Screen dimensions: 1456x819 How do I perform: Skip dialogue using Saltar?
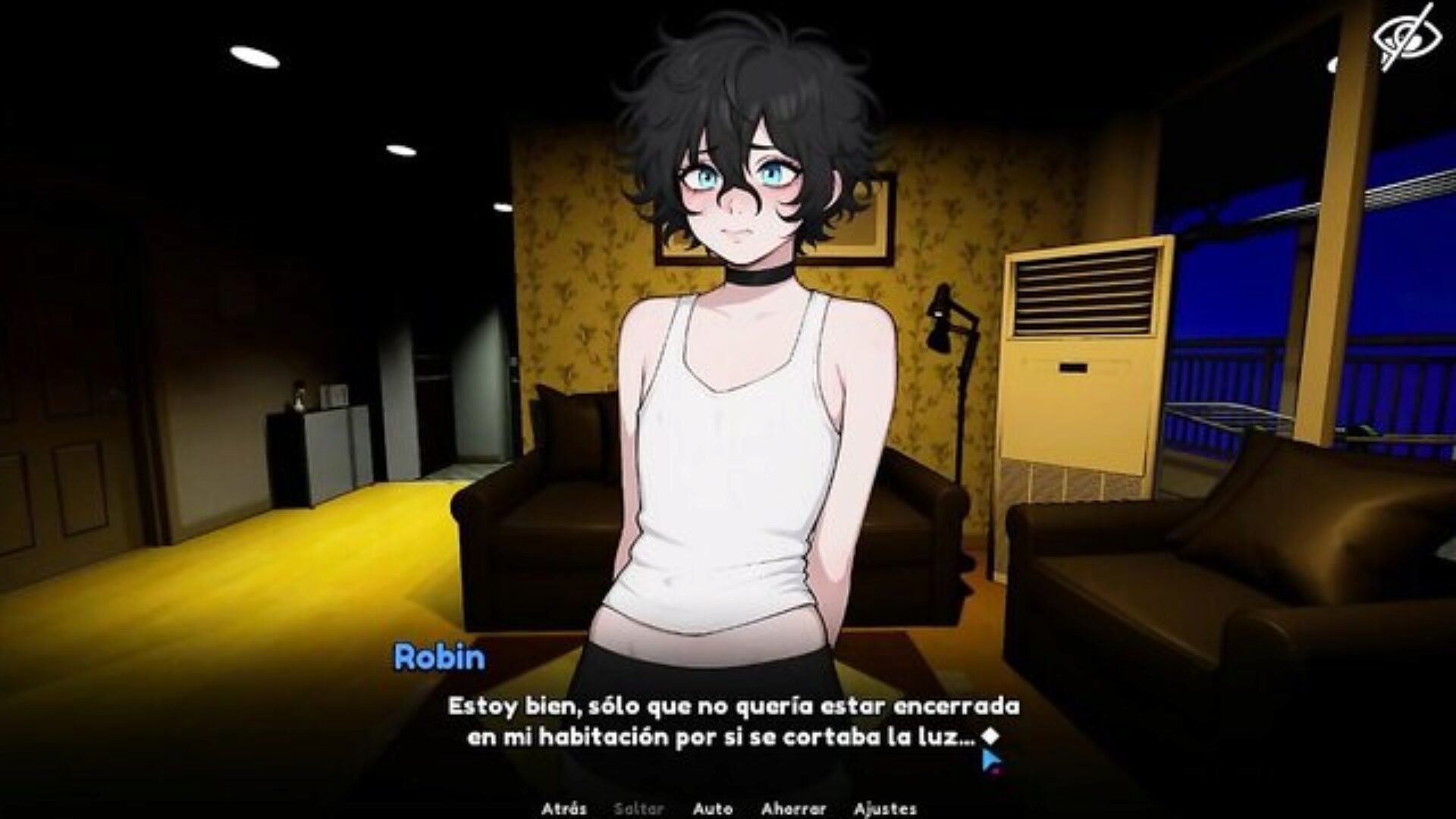(639, 808)
